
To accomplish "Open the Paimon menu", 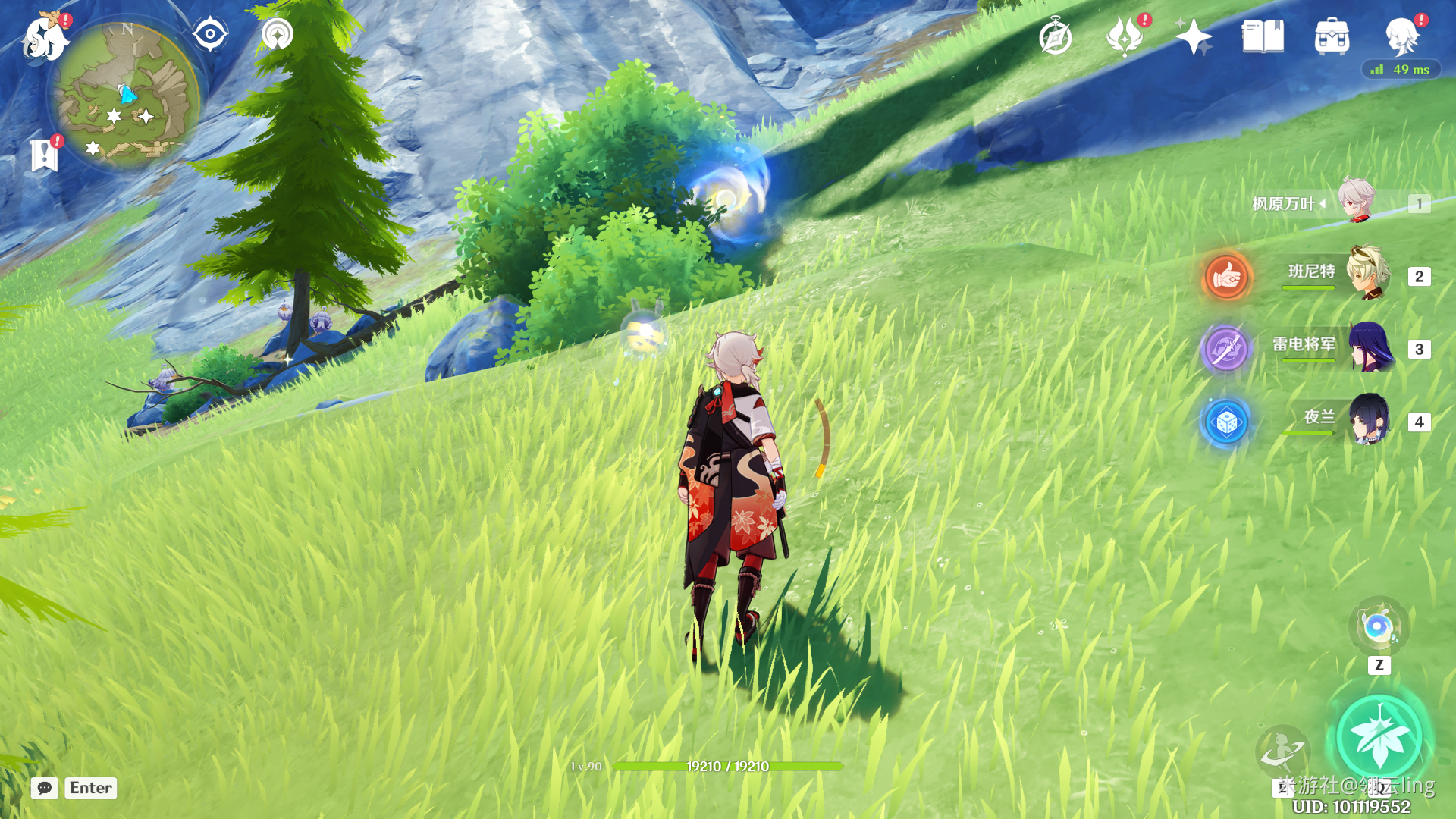I will 44,36.
